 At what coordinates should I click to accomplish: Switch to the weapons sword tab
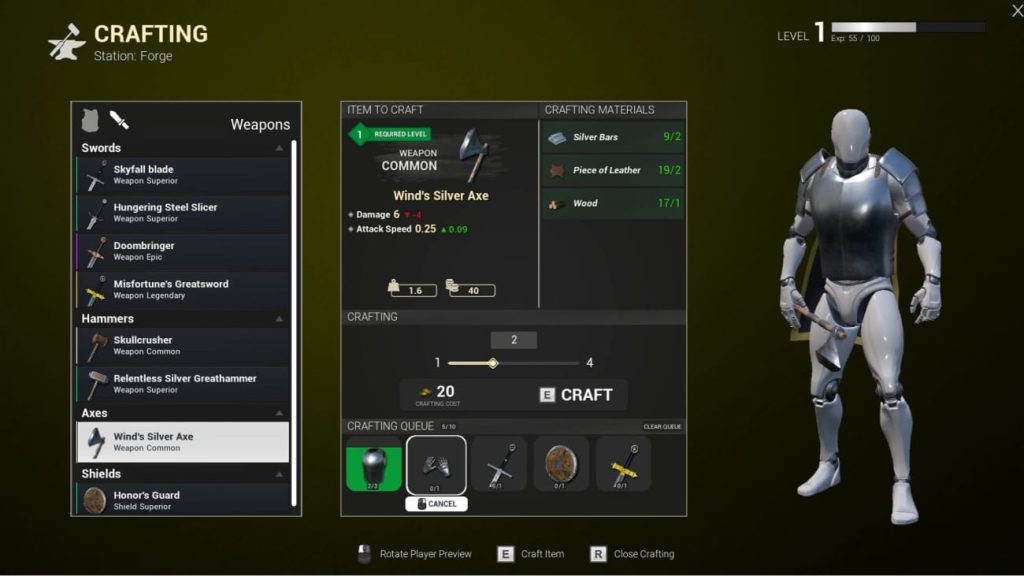click(x=119, y=121)
